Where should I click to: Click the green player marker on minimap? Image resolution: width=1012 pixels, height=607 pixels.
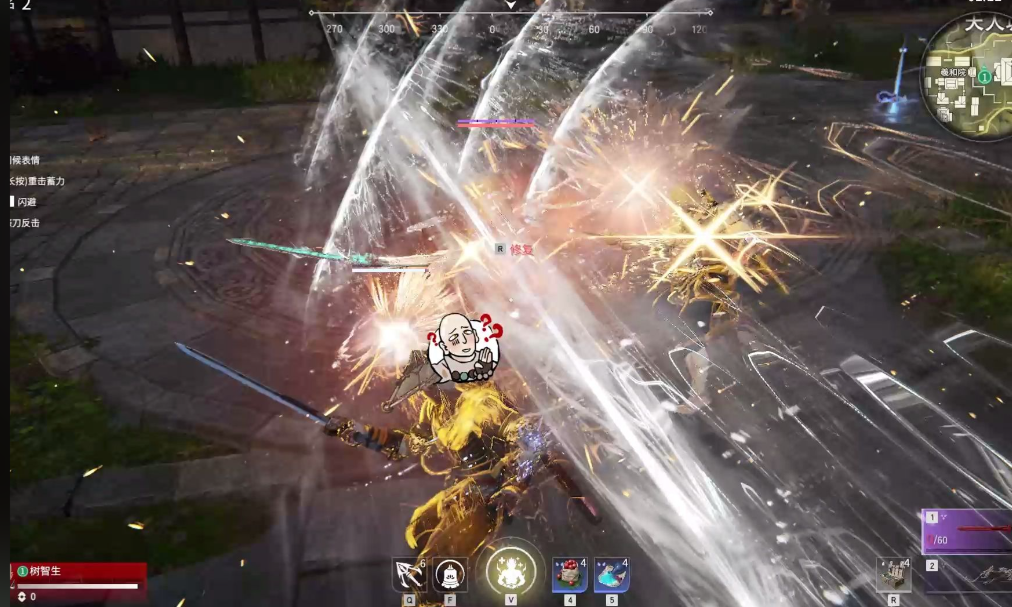[985, 76]
